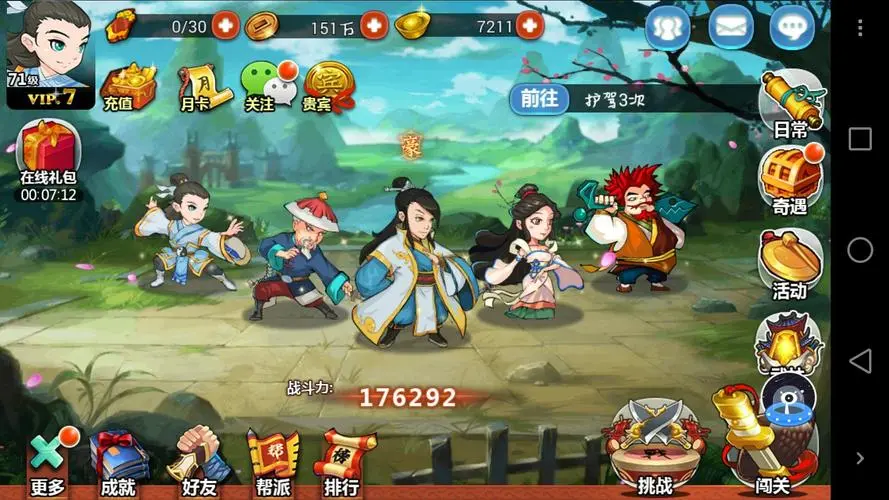Click the 前往 go-to button
Image resolution: width=889 pixels, height=500 pixels.
[x=538, y=98]
